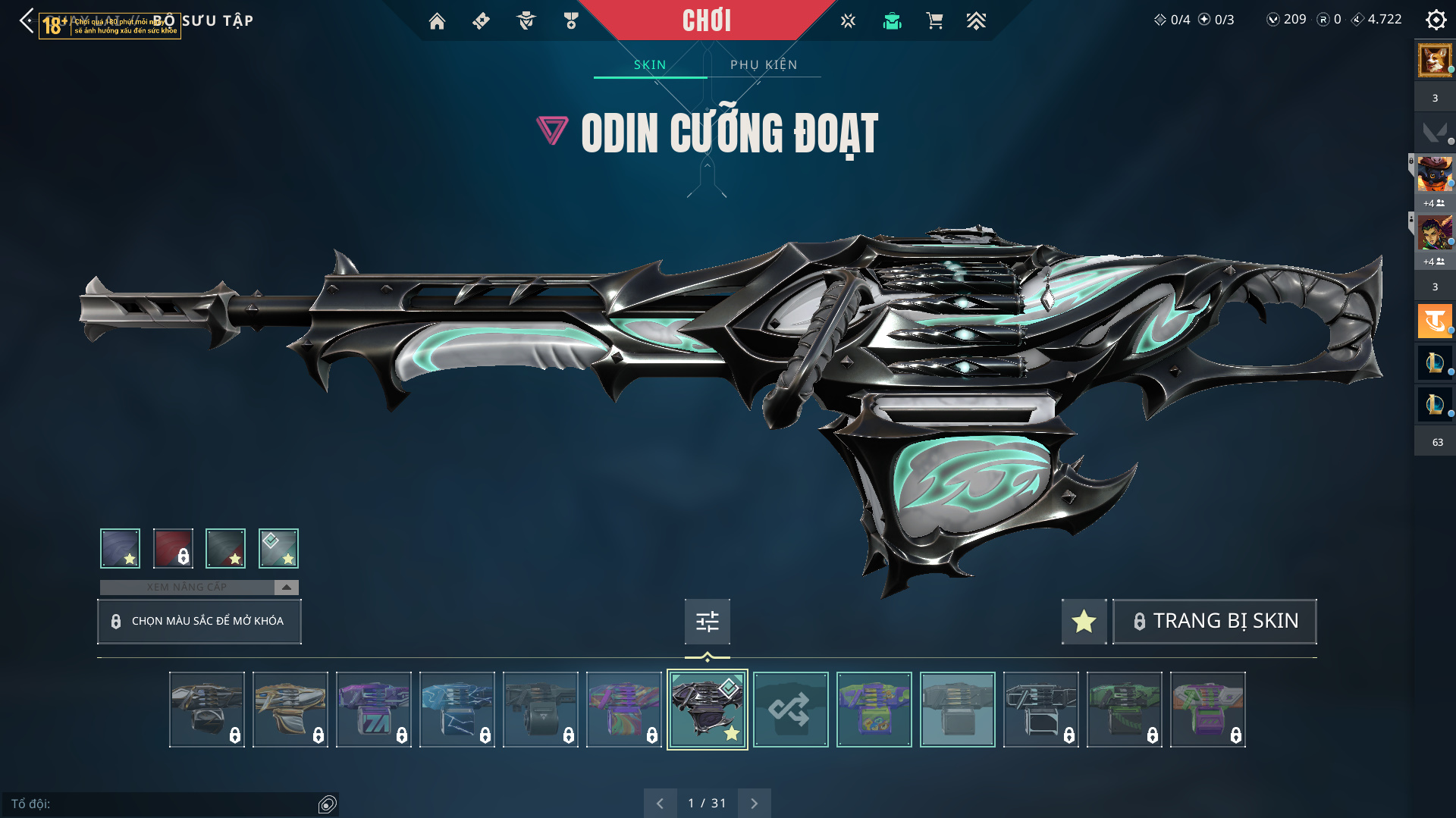Screen dimensions: 1456x818
Task: Go back with the top-left arrow
Action: click(27, 20)
